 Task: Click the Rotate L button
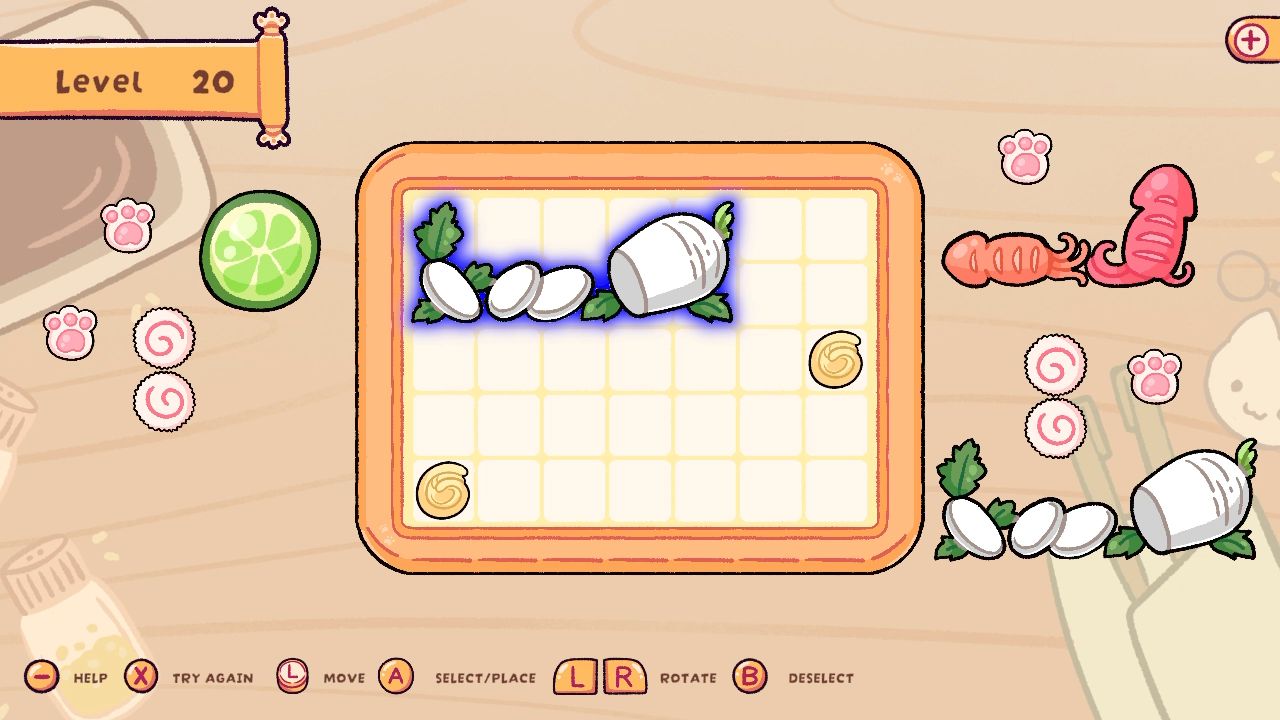(577, 677)
